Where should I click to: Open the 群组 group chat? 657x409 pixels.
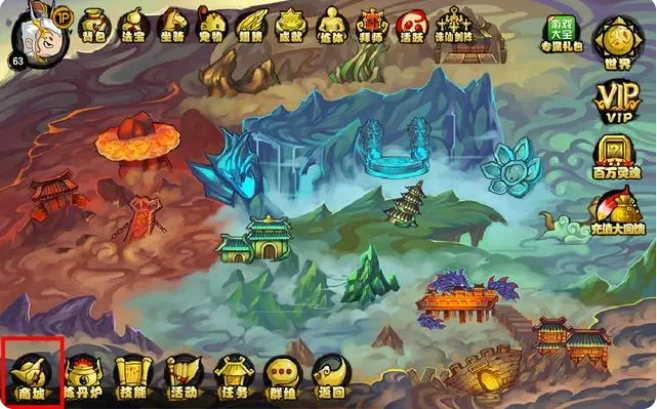pyautogui.click(x=281, y=376)
